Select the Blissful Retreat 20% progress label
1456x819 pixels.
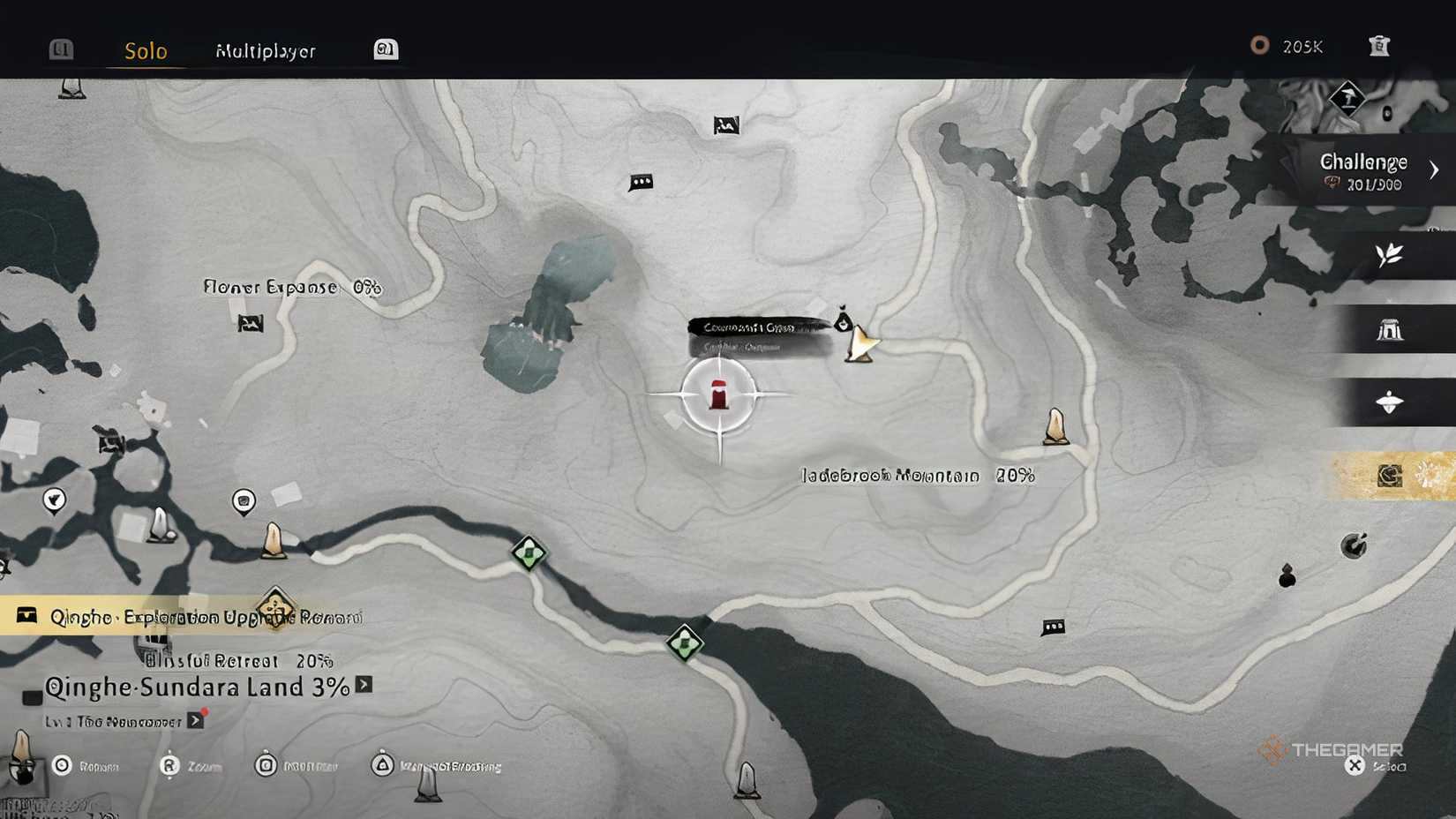[x=238, y=661]
